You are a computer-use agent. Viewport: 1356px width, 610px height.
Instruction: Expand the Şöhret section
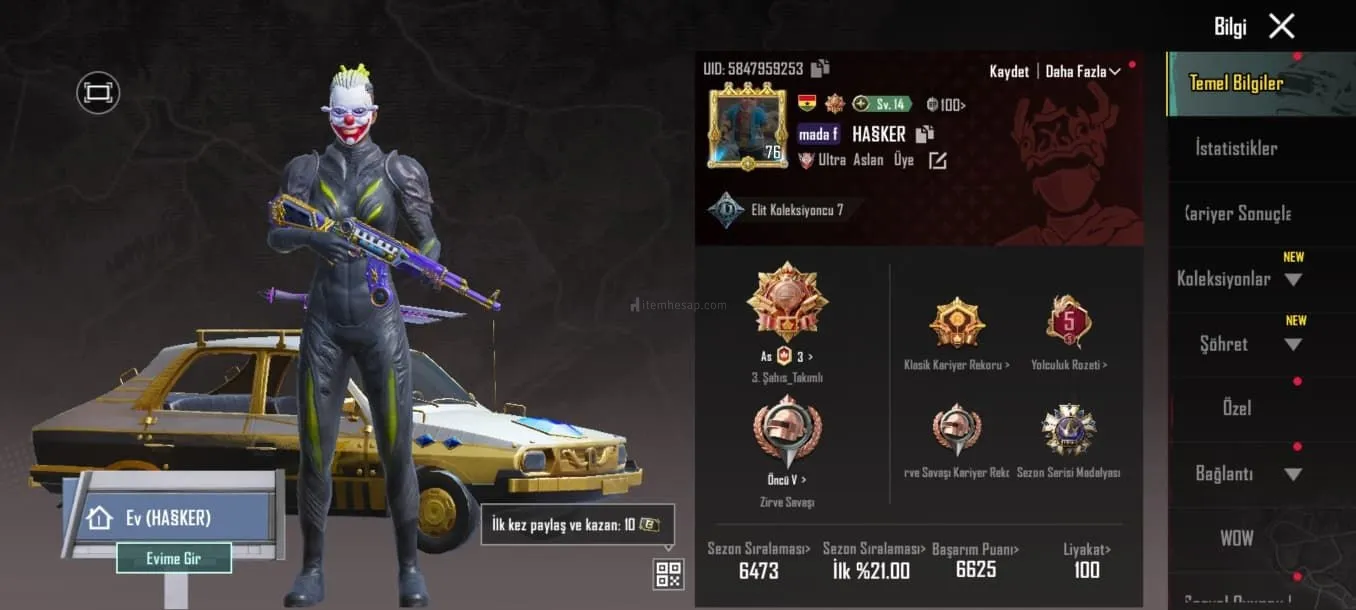pos(1238,344)
